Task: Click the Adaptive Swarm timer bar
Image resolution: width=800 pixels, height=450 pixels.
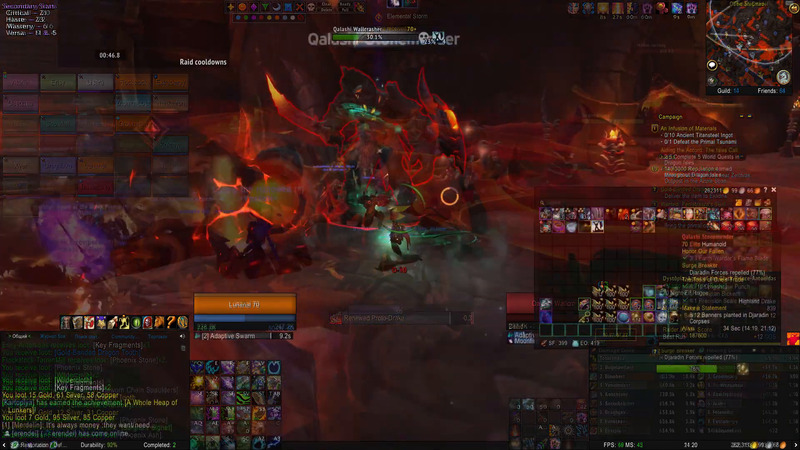Action: (245, 336)
